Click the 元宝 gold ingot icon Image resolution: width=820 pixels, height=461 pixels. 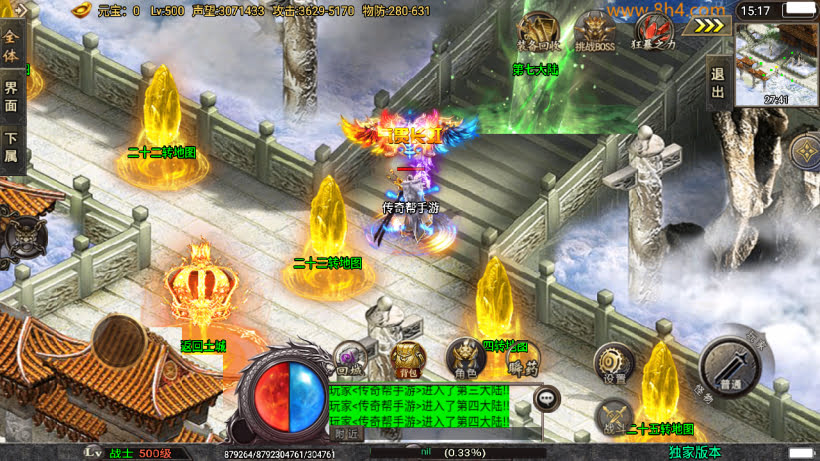pyautogui.click(x=83, y=11)
